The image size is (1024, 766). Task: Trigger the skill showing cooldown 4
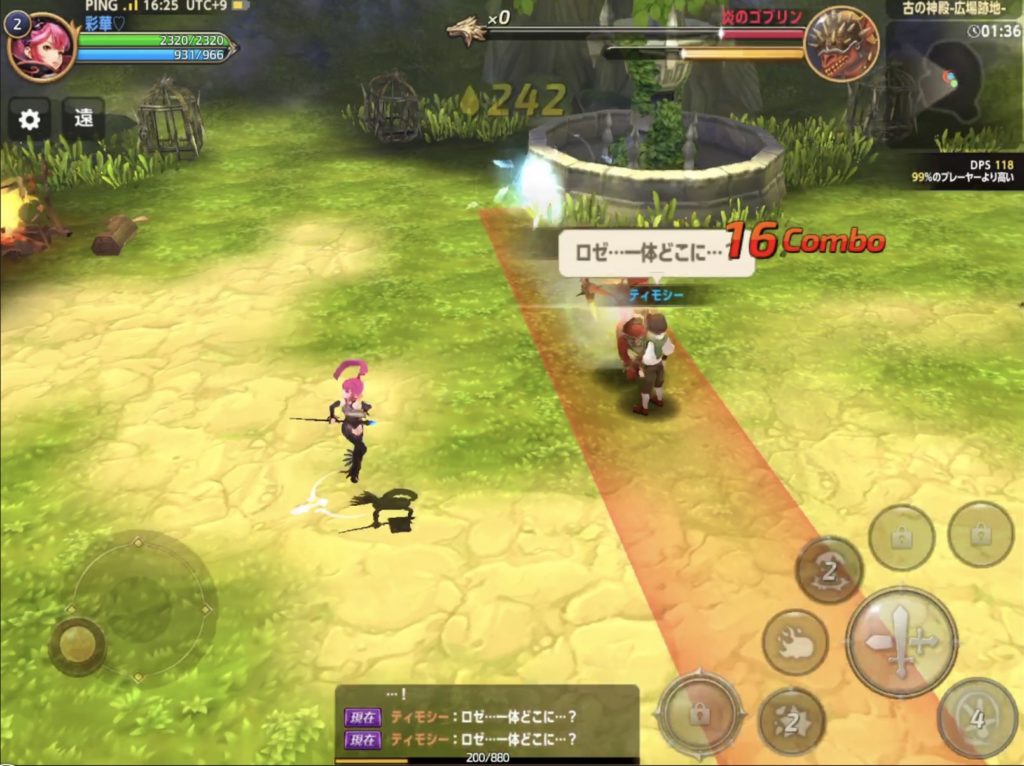(x=977, y=717)
